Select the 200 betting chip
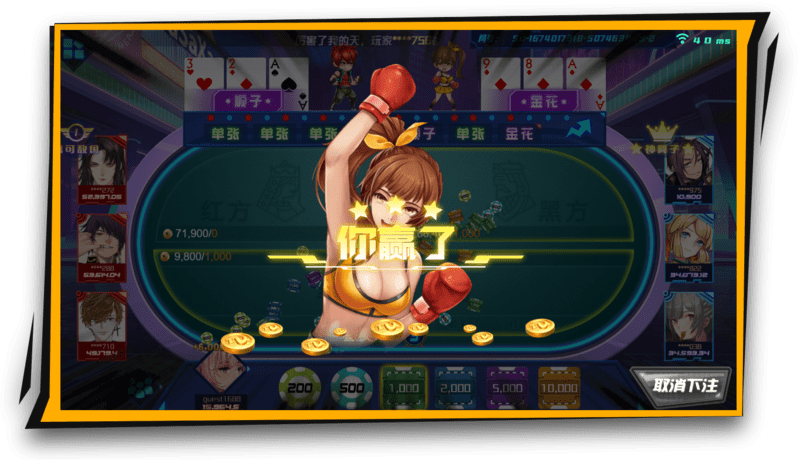The image size is (800, 460). coord(299,384)
